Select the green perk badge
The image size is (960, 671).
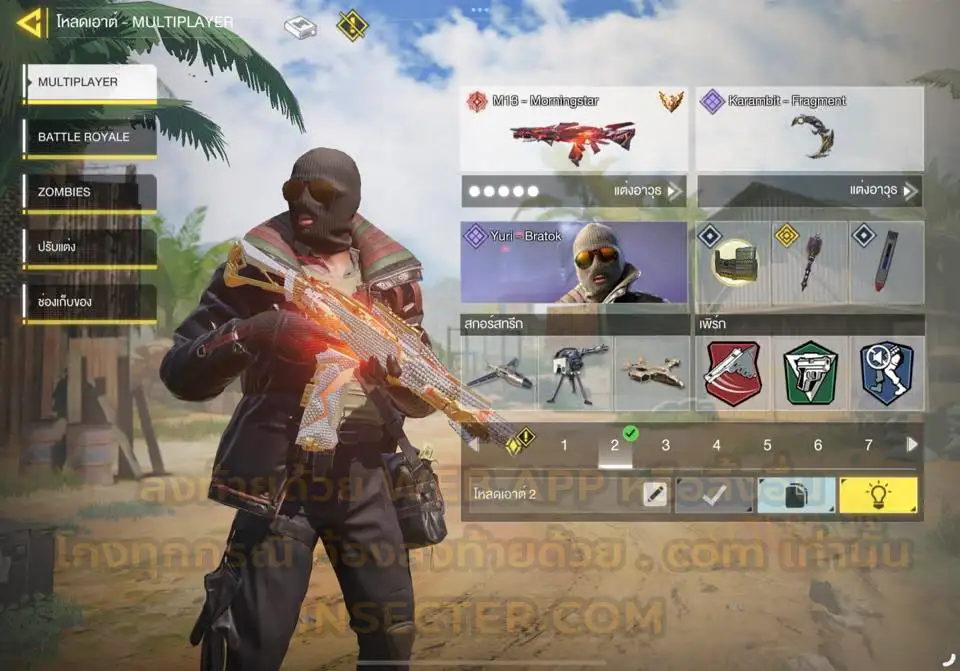(x=810, y=373)
